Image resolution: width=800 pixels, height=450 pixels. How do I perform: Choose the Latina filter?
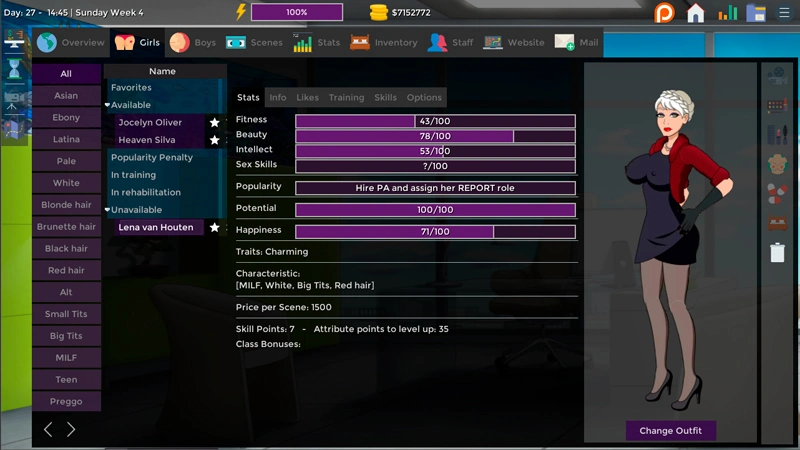66,140
